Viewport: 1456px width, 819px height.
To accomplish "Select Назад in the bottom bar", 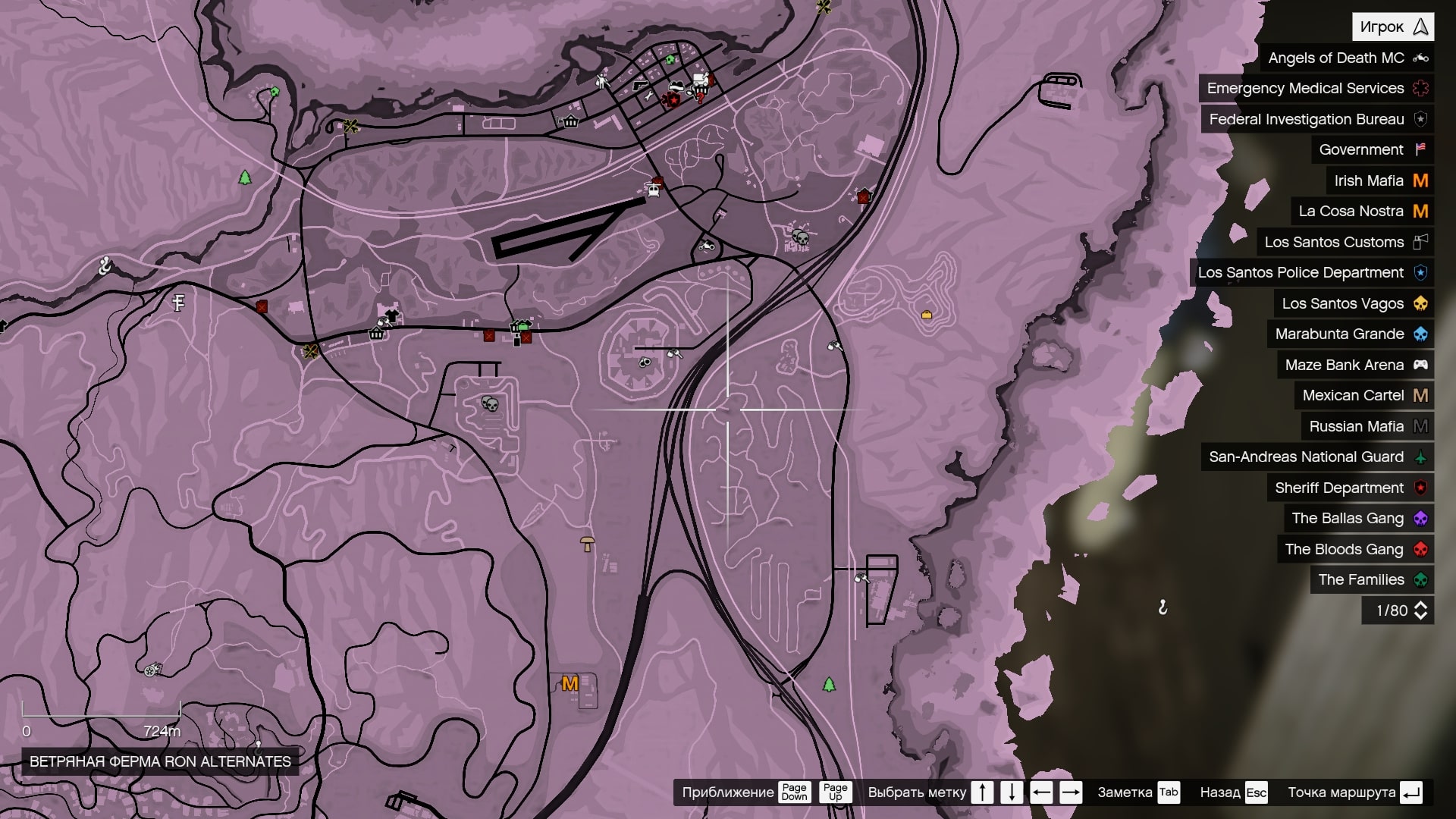I will pyautogui.click(x=1222, y=792).
